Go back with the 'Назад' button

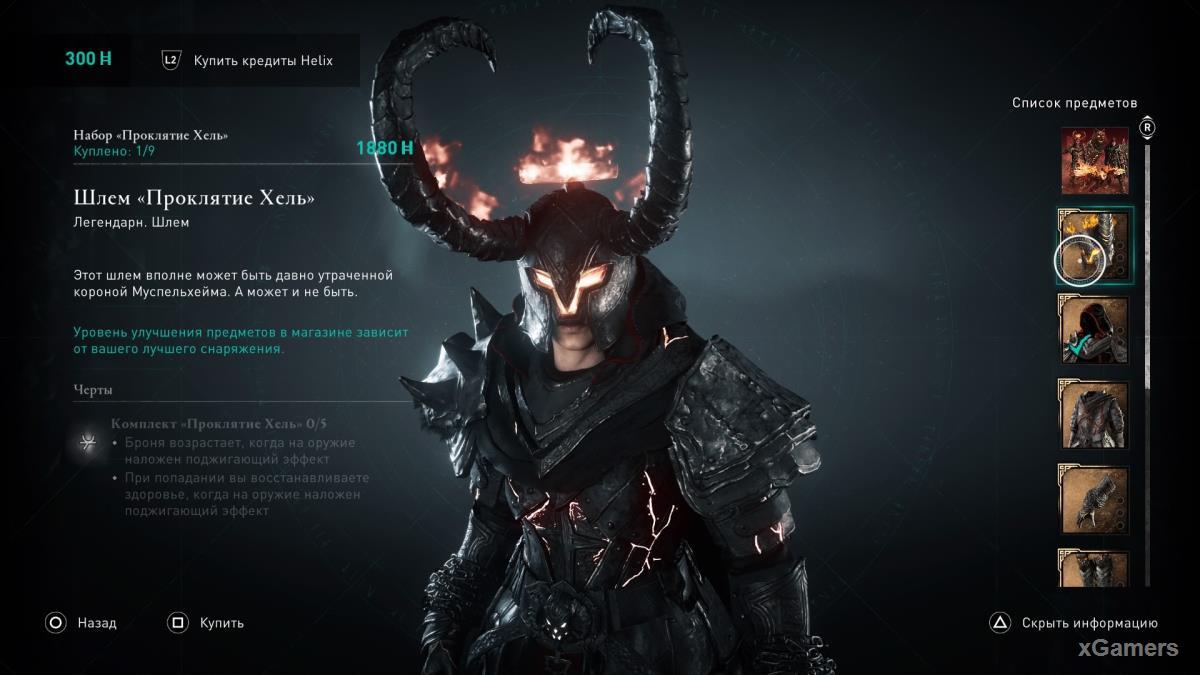(x=82, y=623)
